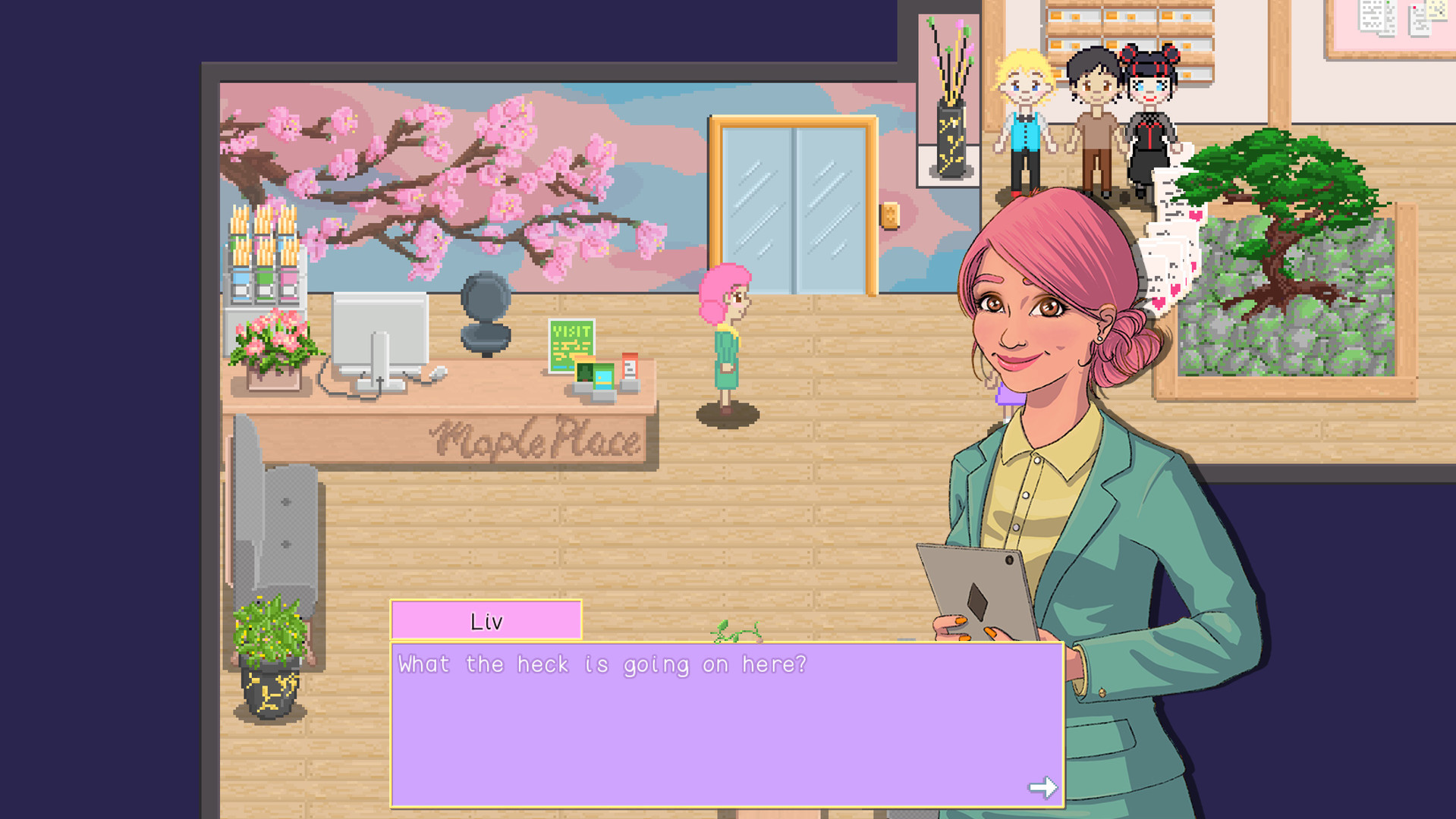Click the Liv name plate on the dialogue box
1456x819 pixels.
pyautogui.click(x=486, y=620)
